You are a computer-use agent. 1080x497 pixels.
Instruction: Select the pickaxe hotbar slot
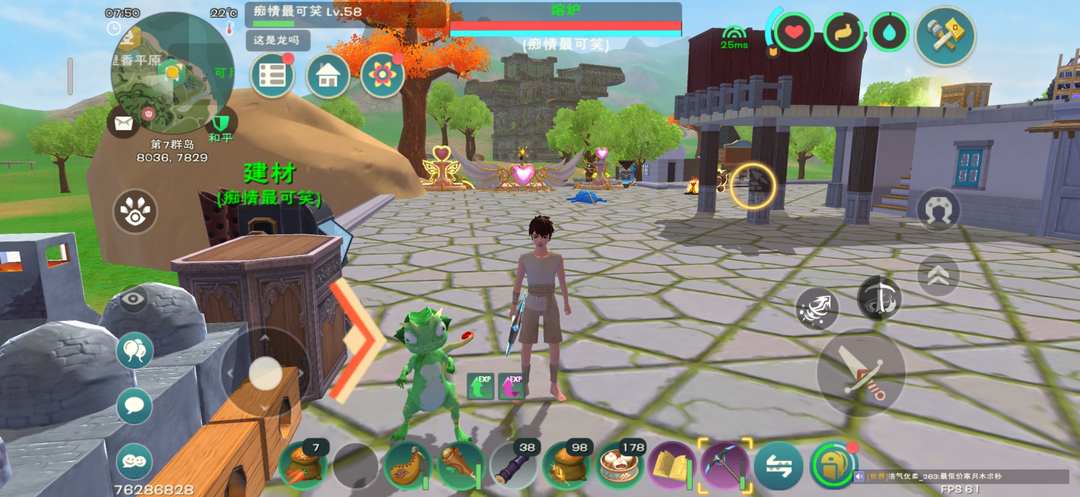[724, 465]
